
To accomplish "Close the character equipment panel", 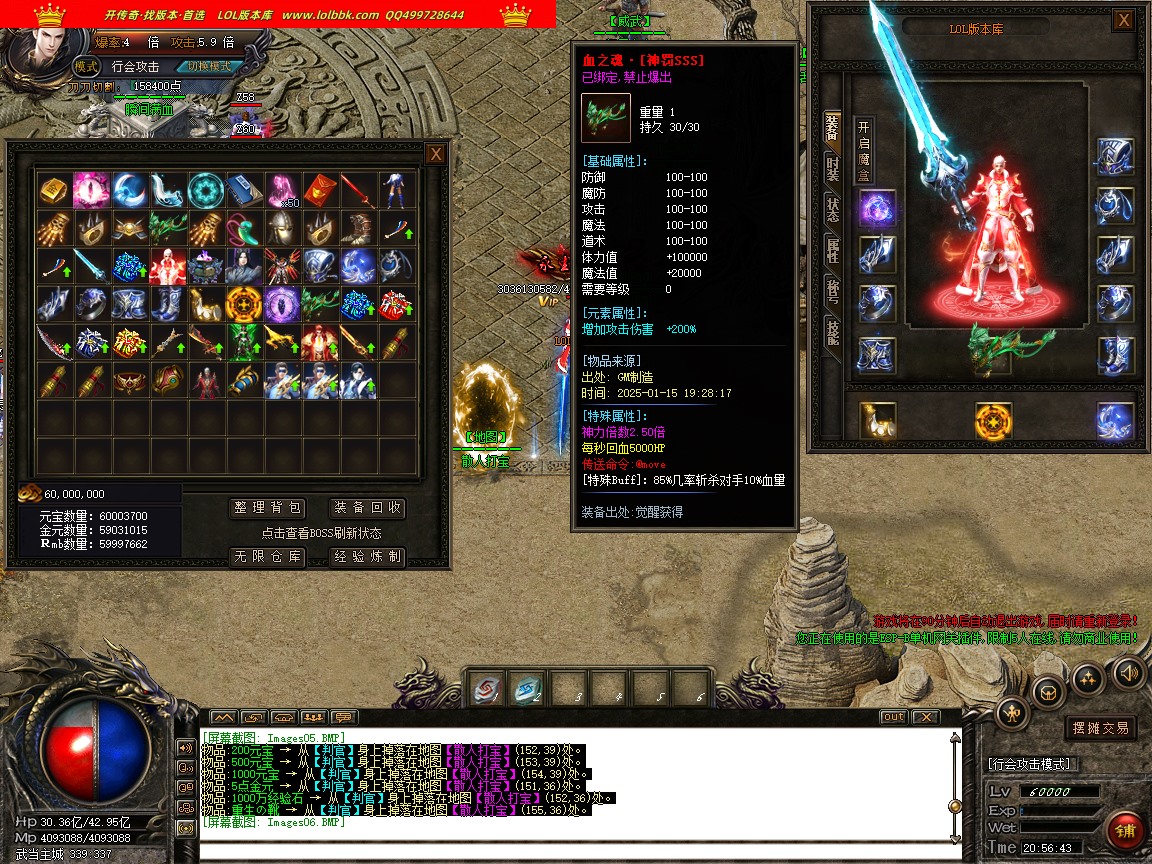I will (x=1124, y=19).
